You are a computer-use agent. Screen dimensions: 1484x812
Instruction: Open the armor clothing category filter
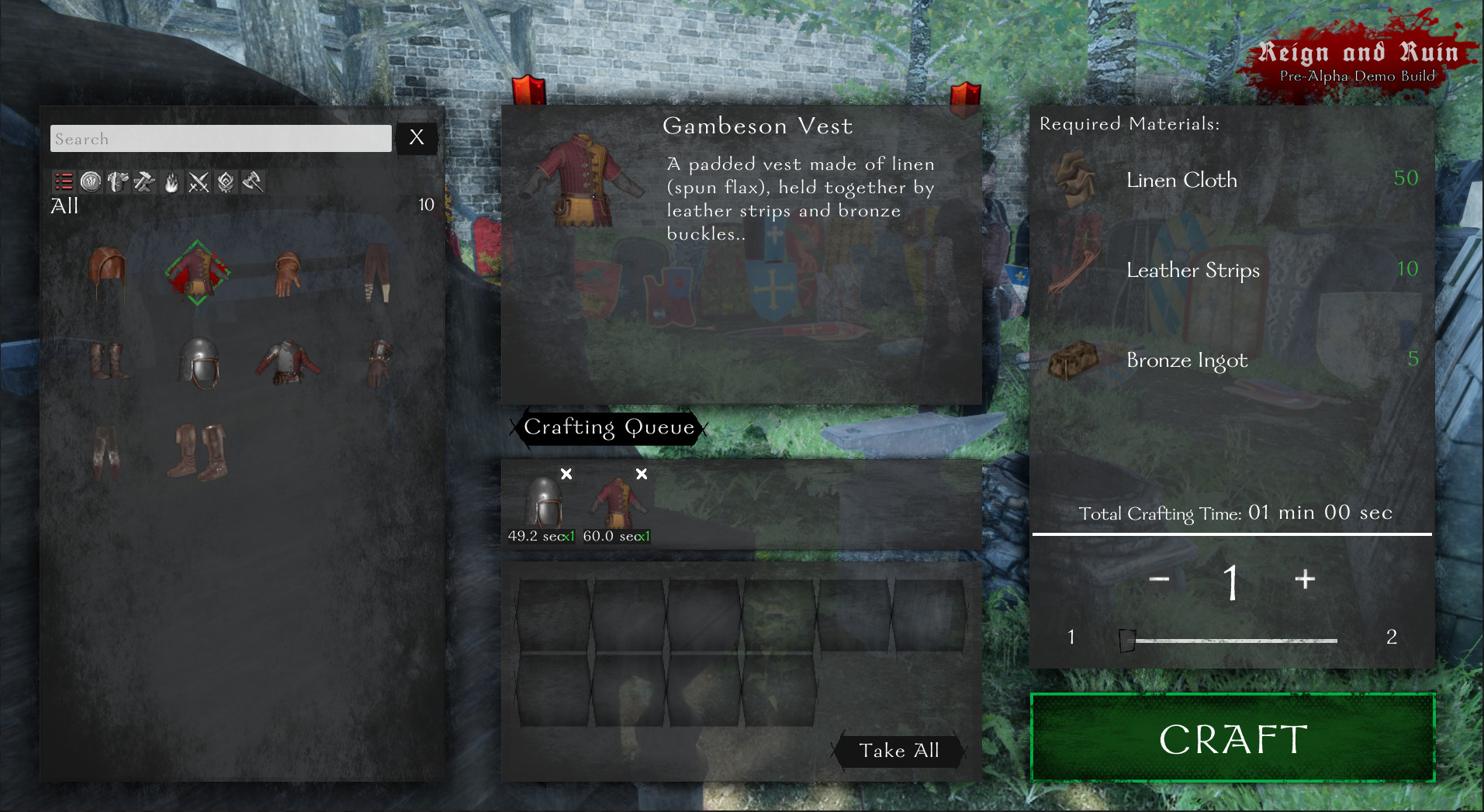(118, 182)
